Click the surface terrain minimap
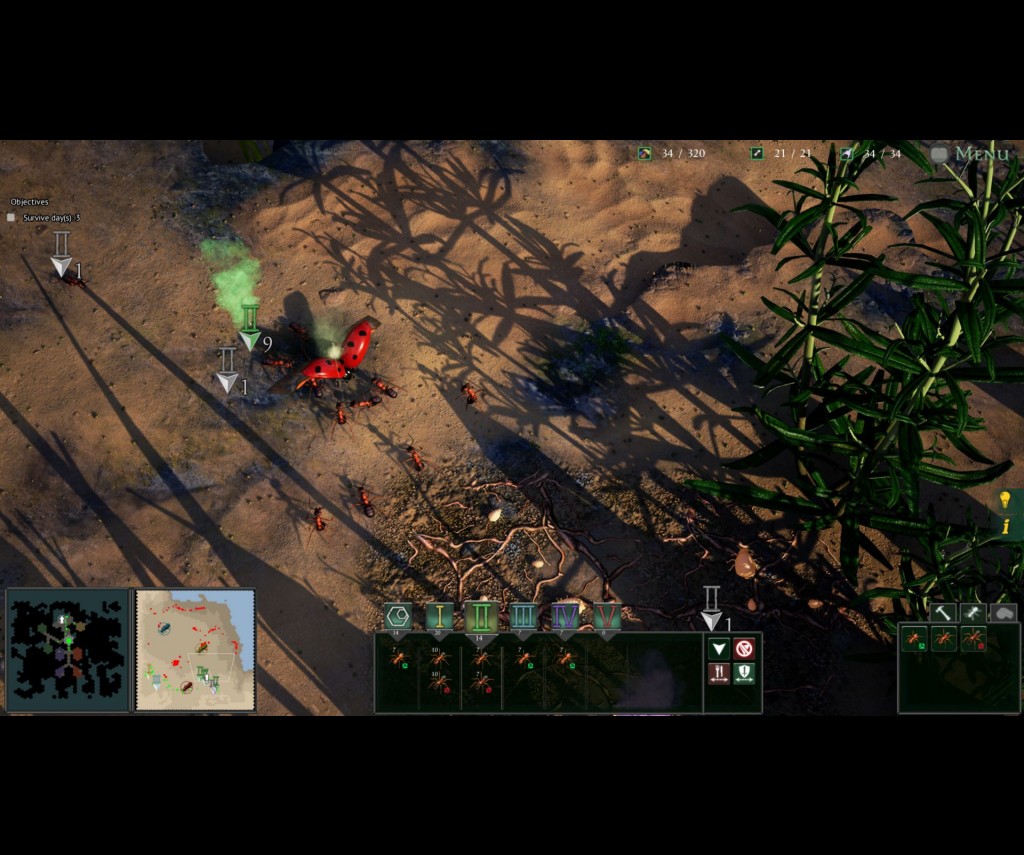The image size is (1024, 855). (x=195, y=650)
